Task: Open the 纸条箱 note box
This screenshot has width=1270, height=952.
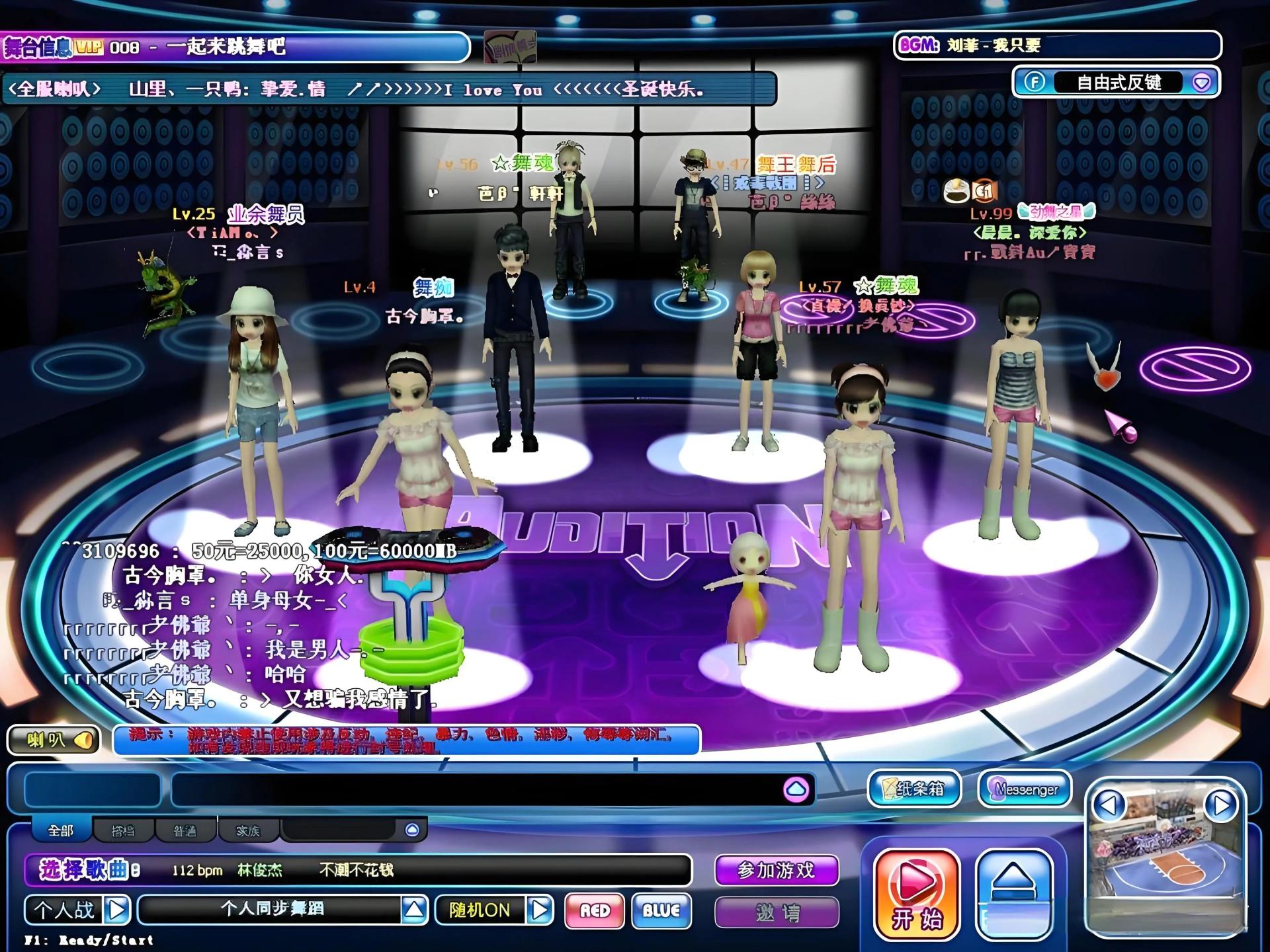Action: [x=913, y=789]
